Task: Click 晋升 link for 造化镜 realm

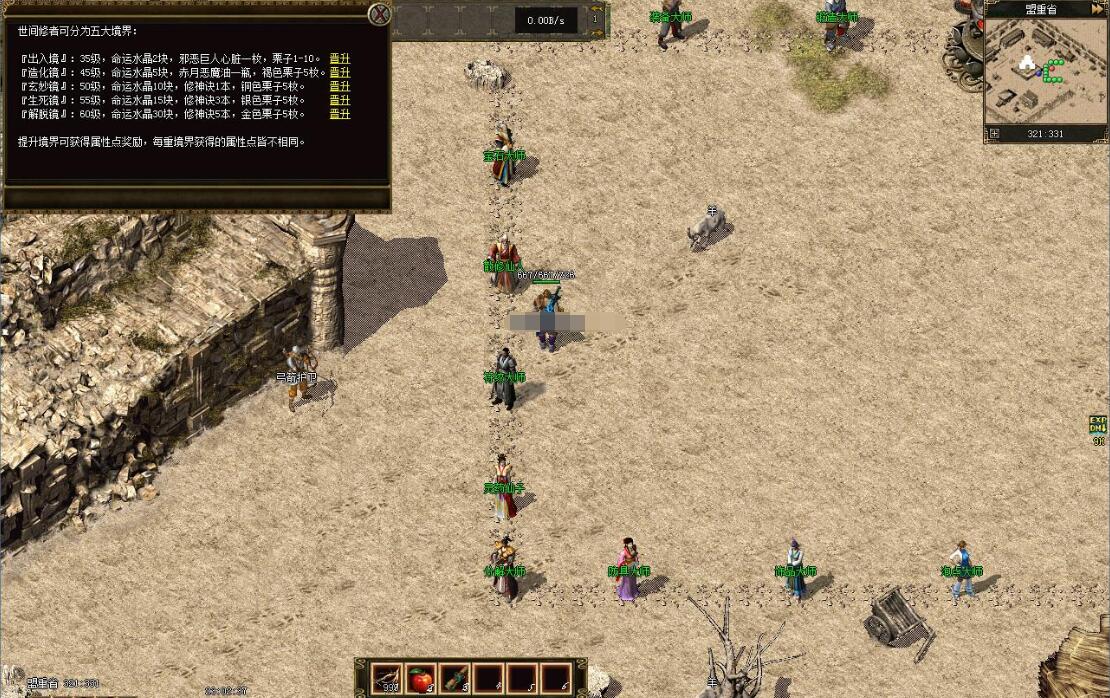Action: click(x=340, y=72)
